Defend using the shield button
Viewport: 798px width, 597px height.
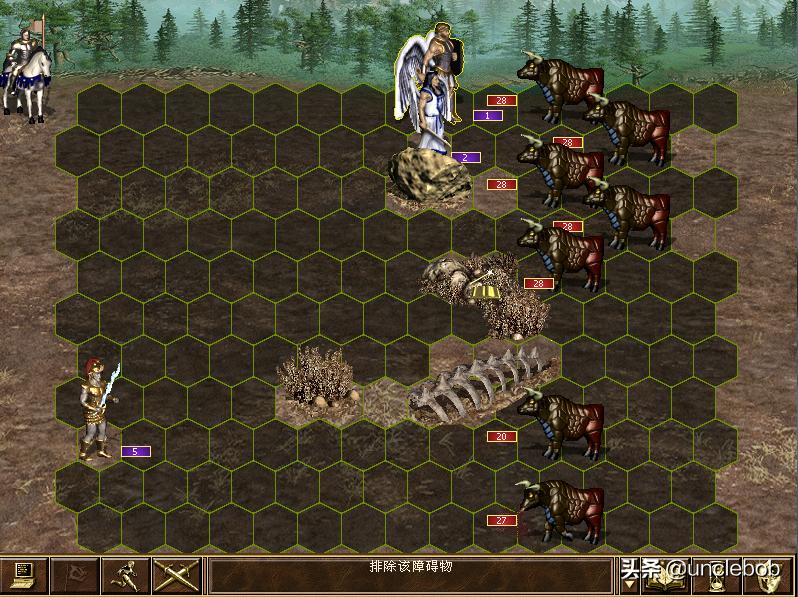(769, 577)
